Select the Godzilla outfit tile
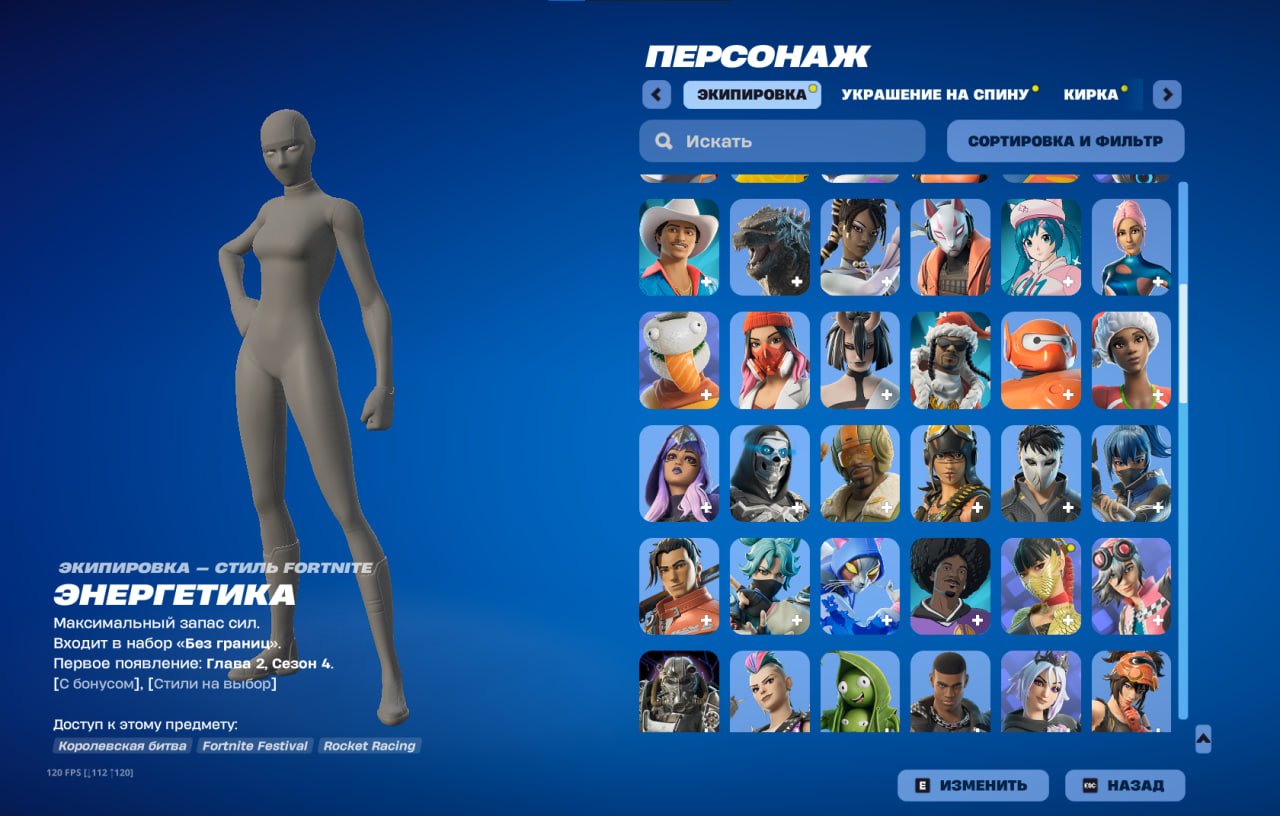 (769, 247)
